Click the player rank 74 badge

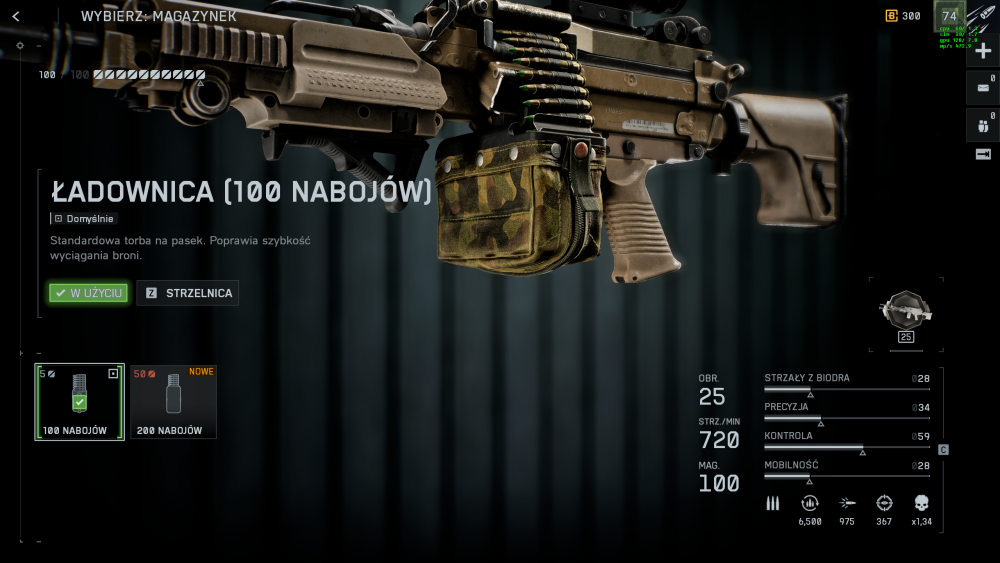click(x=949, y=16)
